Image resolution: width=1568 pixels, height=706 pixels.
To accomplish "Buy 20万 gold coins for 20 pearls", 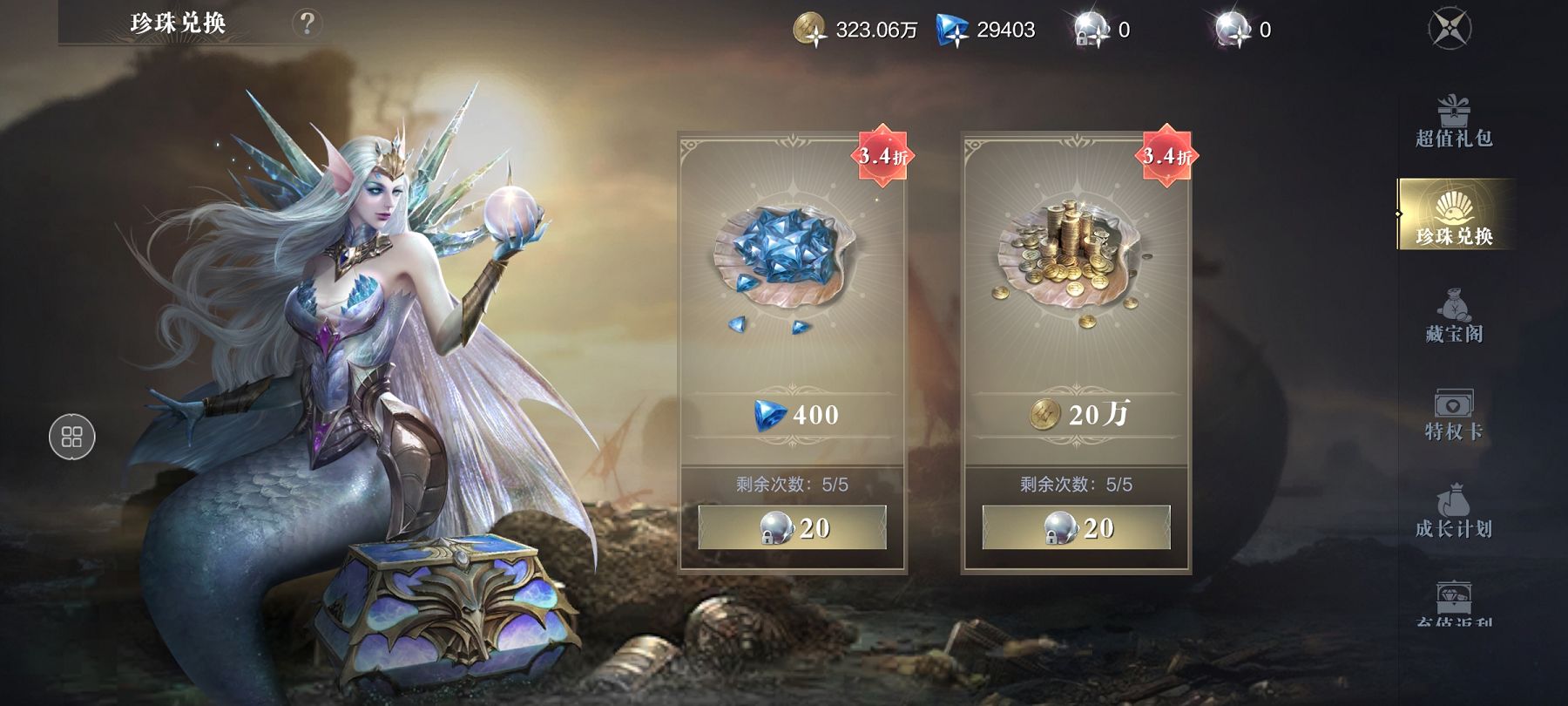I will 1076,527.
